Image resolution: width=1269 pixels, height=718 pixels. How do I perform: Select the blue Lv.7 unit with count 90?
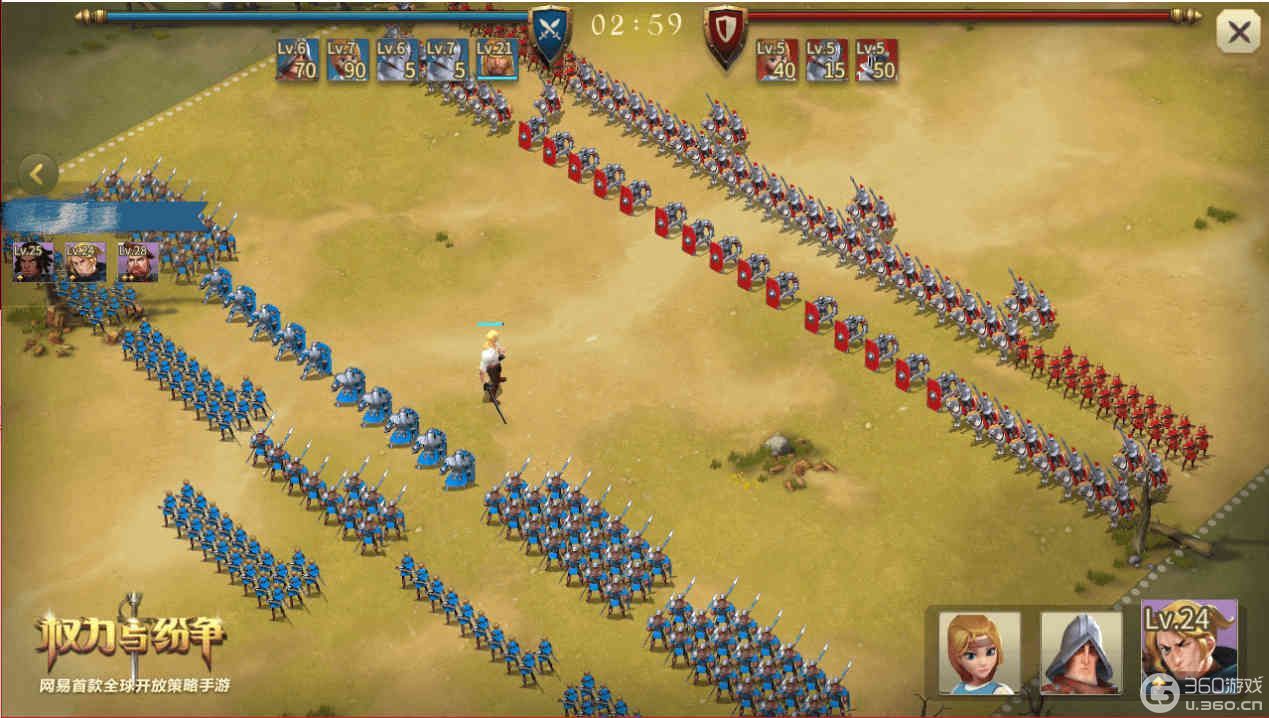click(347, 60)
